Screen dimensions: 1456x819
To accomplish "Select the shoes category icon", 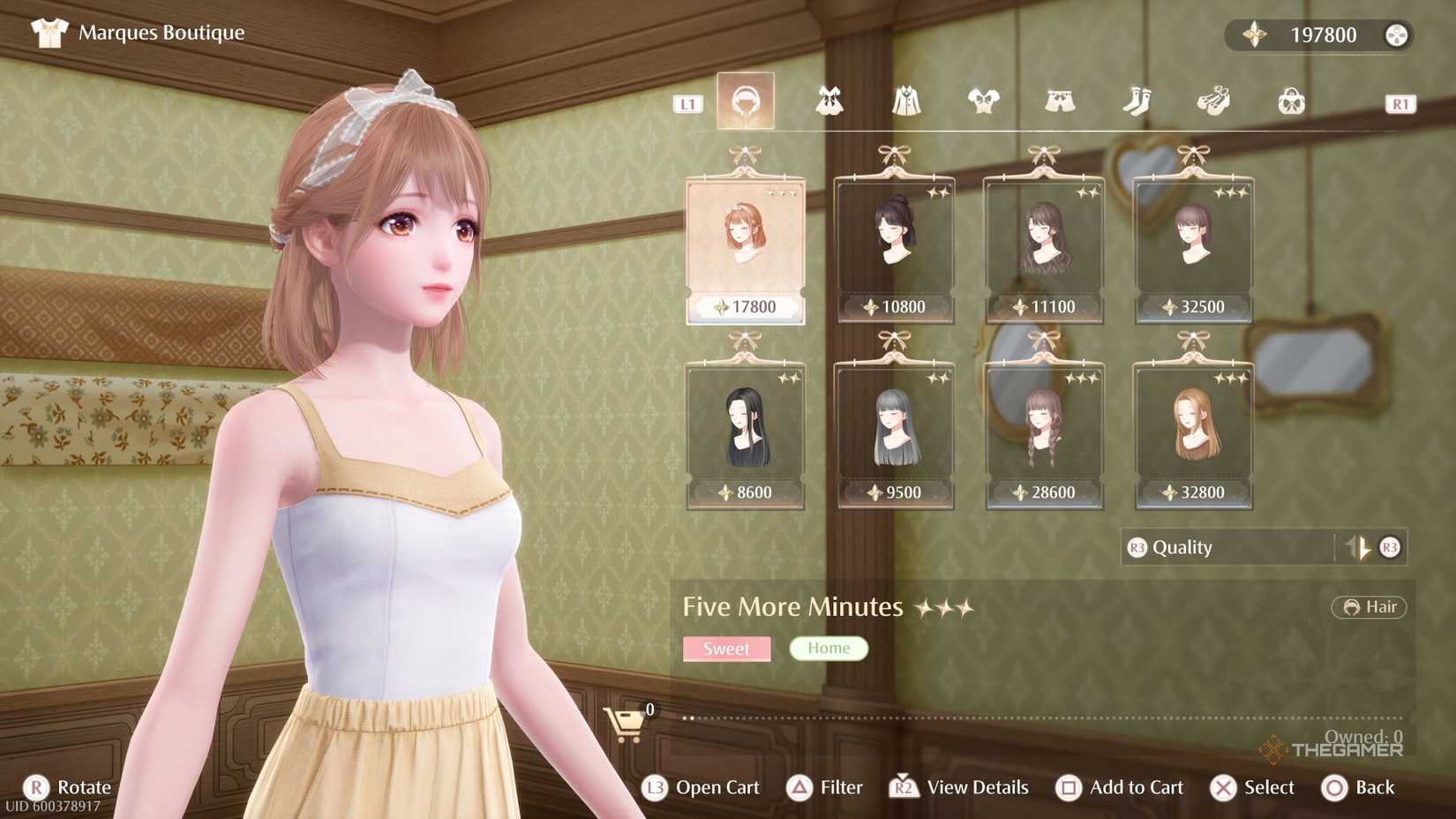I will point(1213,100).
